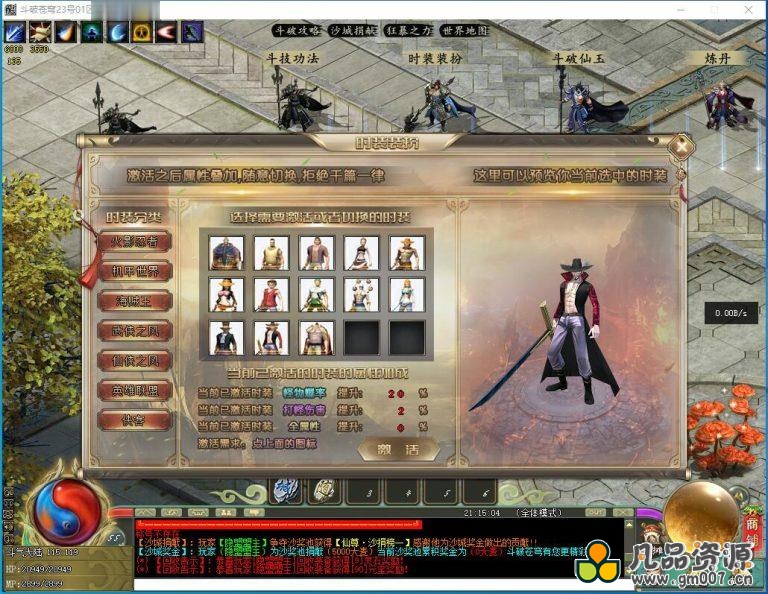Open the 侠客 costume category

tap(134, 421)
